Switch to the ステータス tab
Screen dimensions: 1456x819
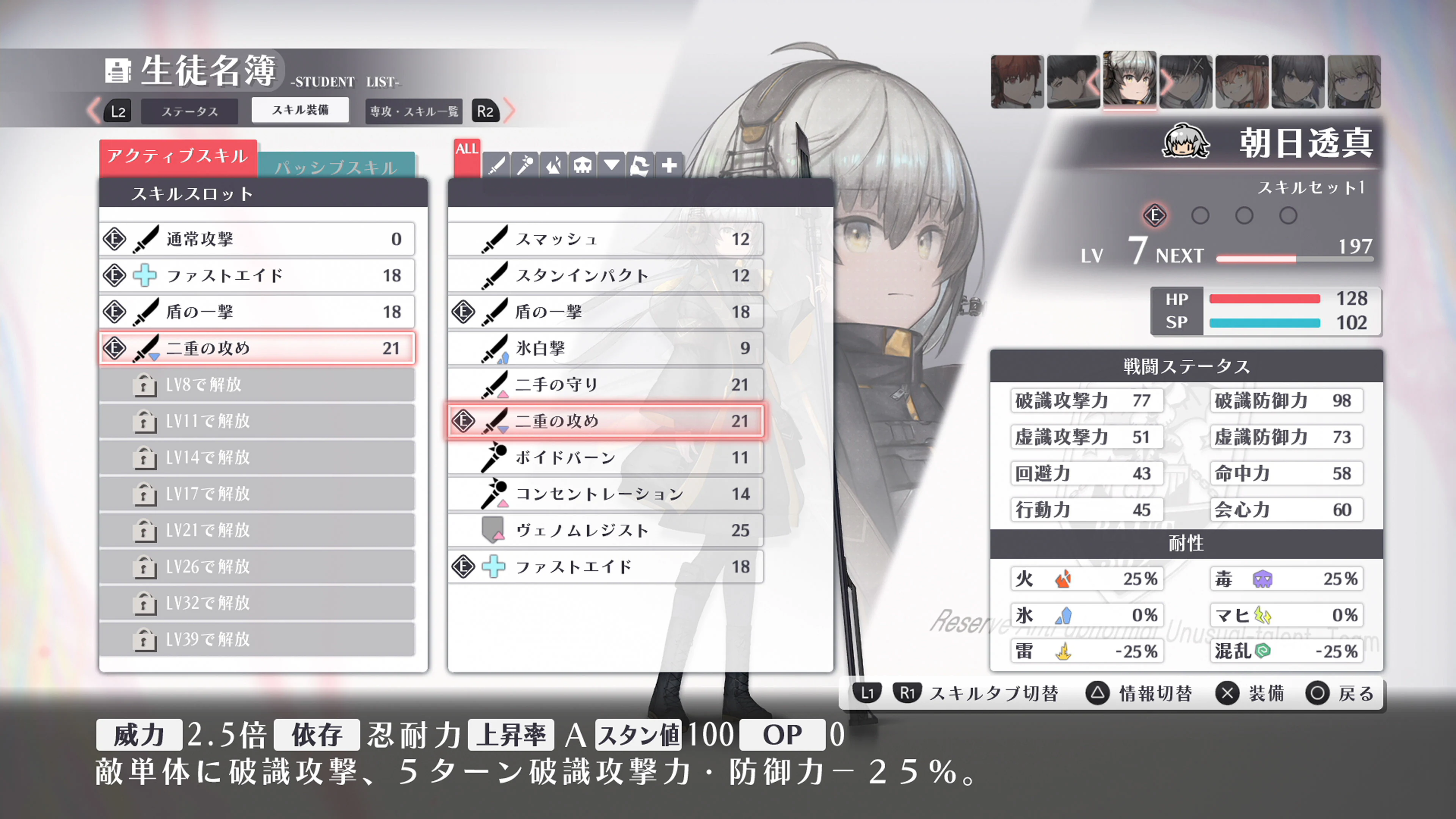coord(189,111)
